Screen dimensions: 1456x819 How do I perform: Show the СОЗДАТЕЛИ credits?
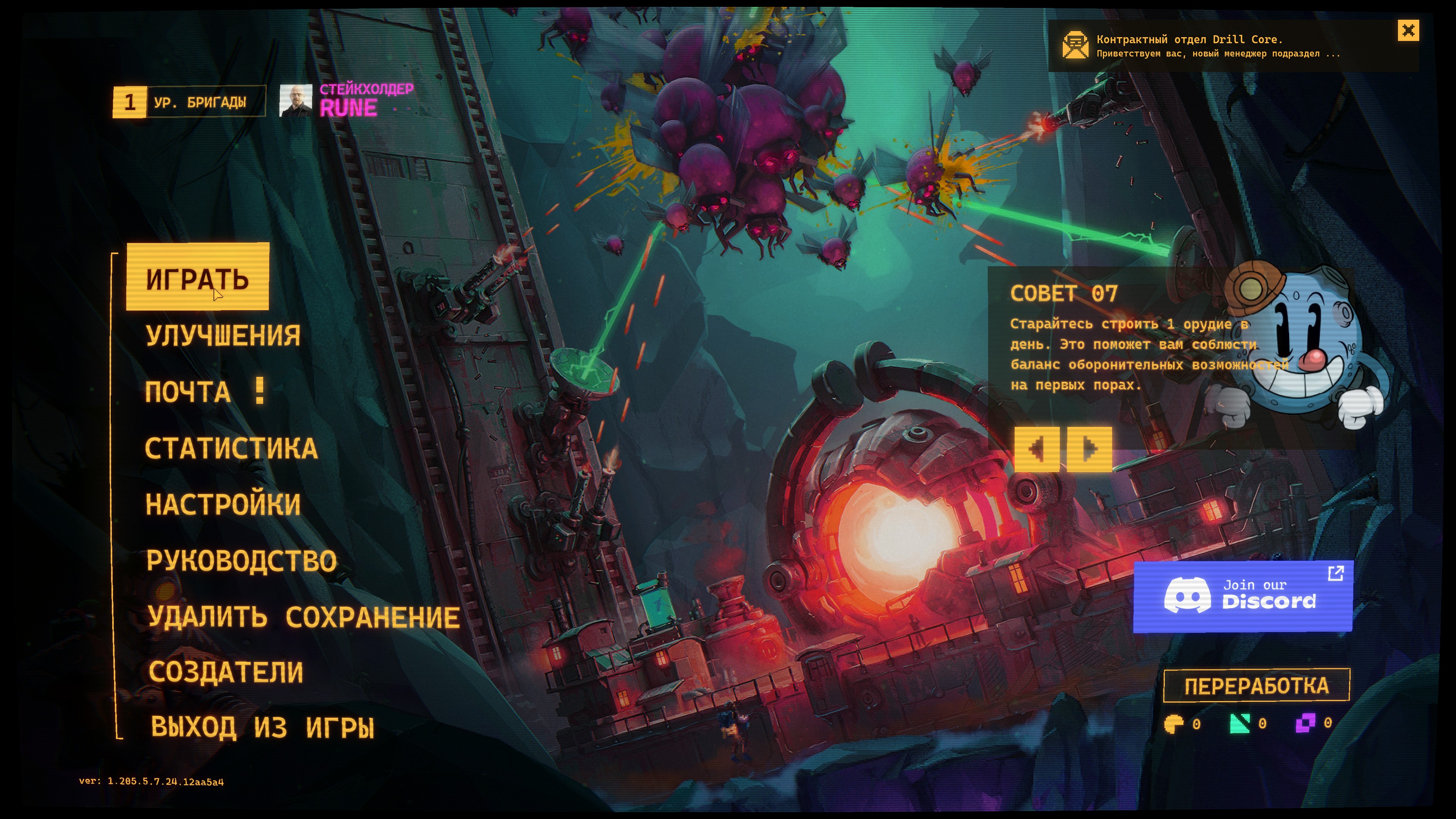pos(226,672)
